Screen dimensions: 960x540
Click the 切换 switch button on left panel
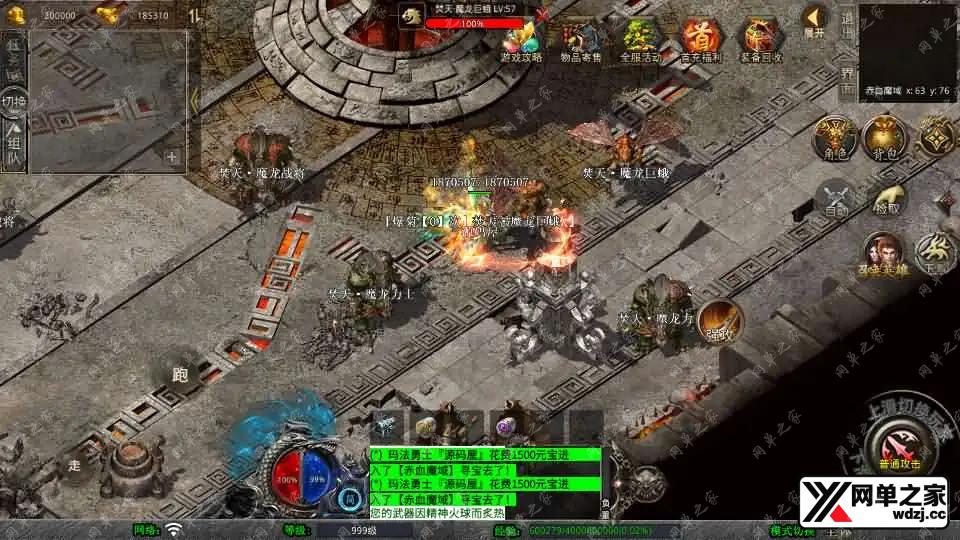[14, 103]
